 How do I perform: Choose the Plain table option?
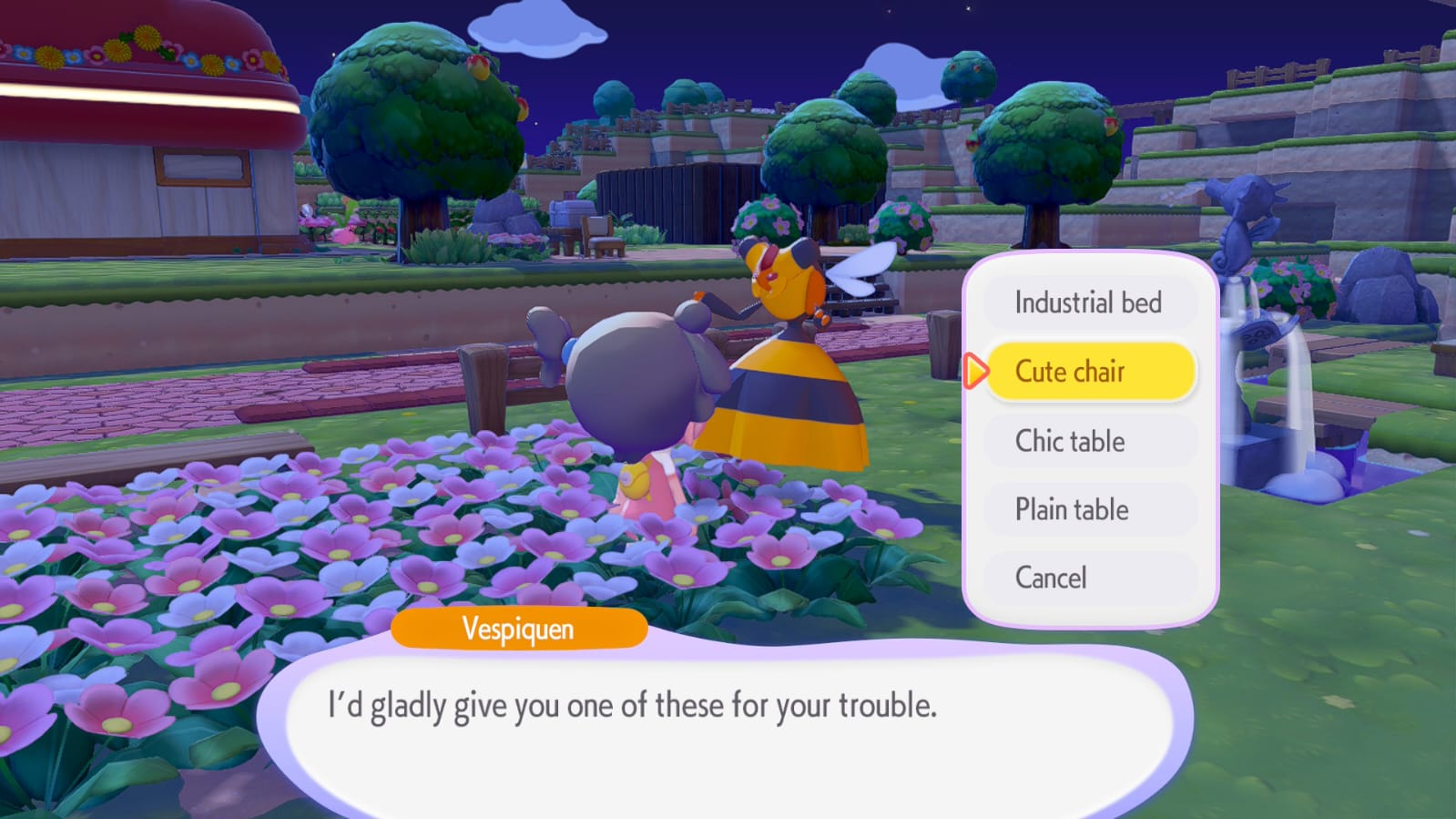1089,509
